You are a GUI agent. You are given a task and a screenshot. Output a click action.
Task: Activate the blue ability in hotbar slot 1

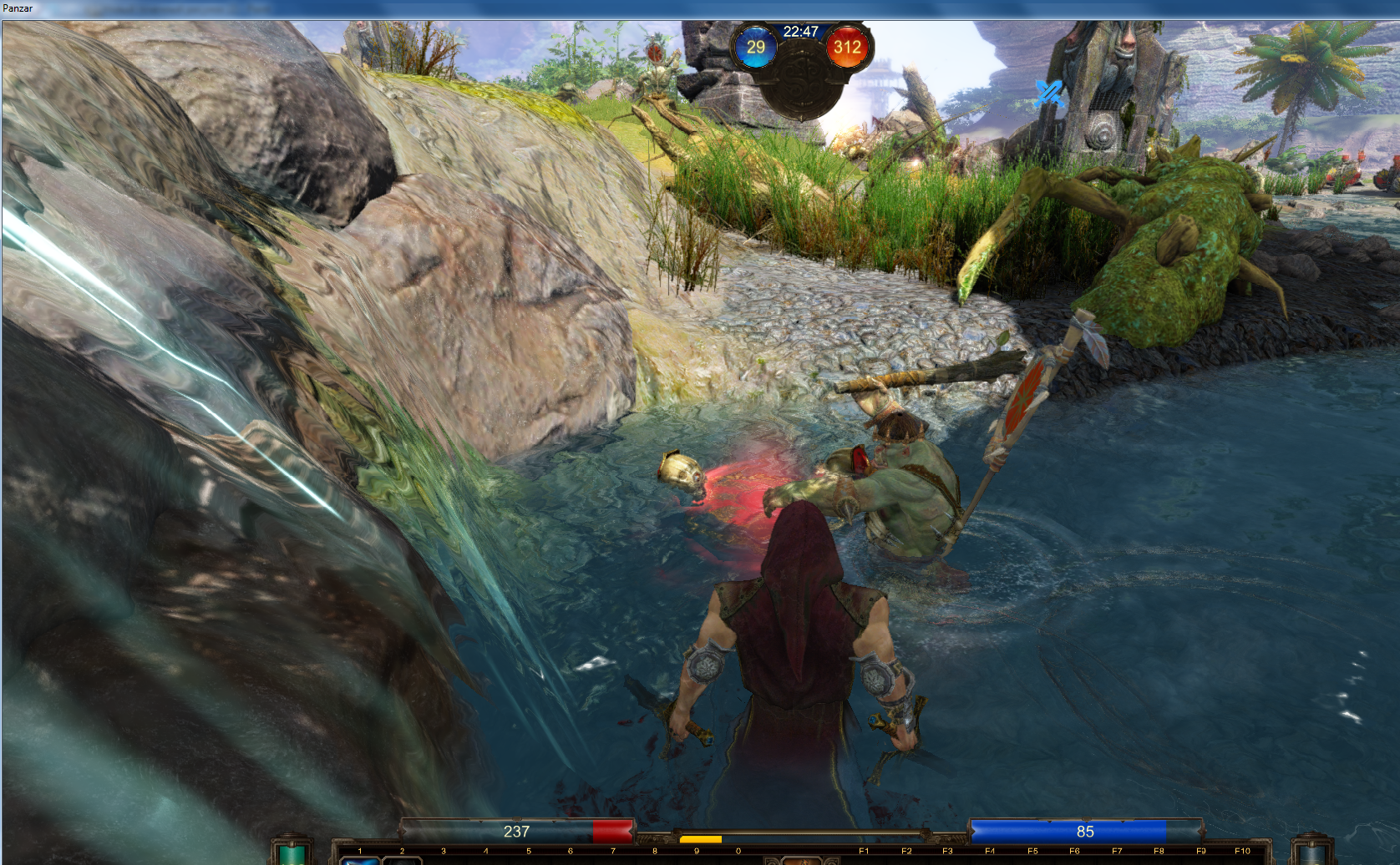tap(360, 860)
